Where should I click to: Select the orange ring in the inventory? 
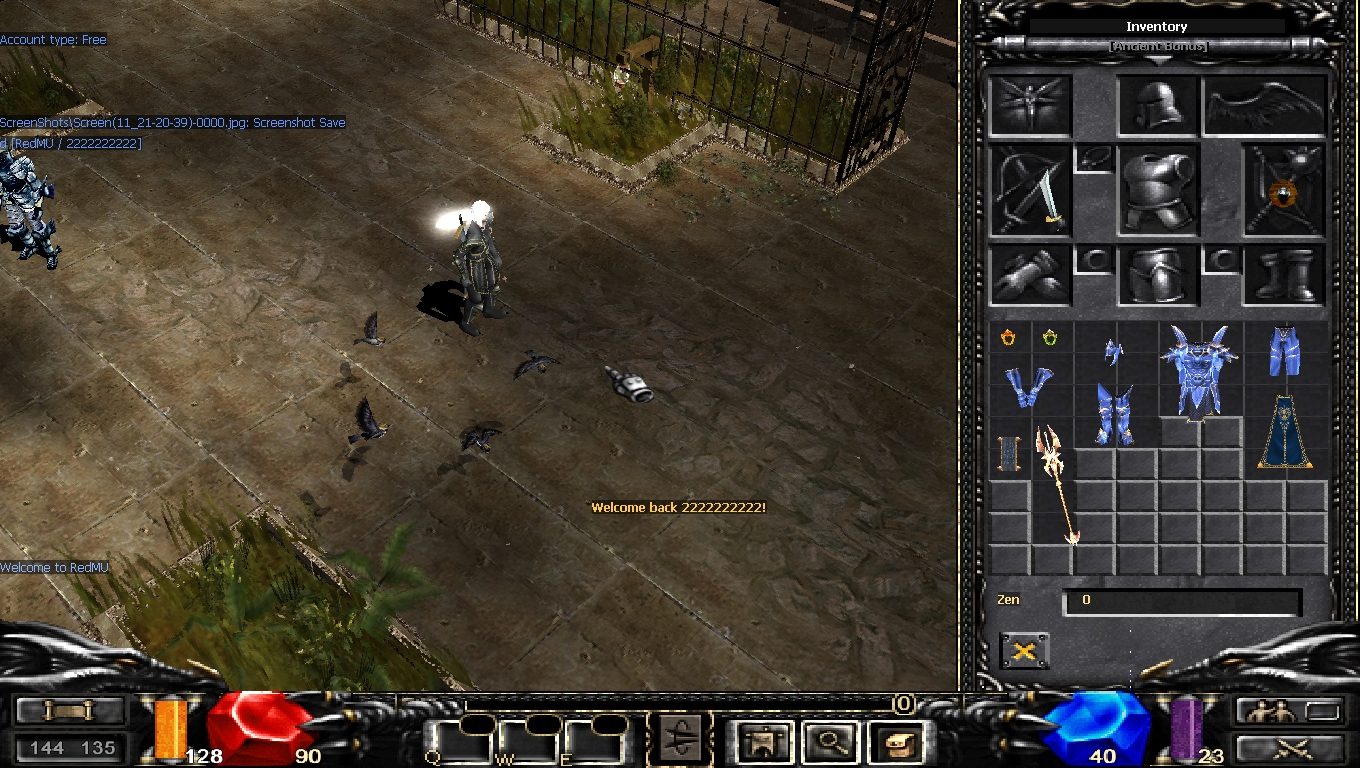click(1008, 338)
